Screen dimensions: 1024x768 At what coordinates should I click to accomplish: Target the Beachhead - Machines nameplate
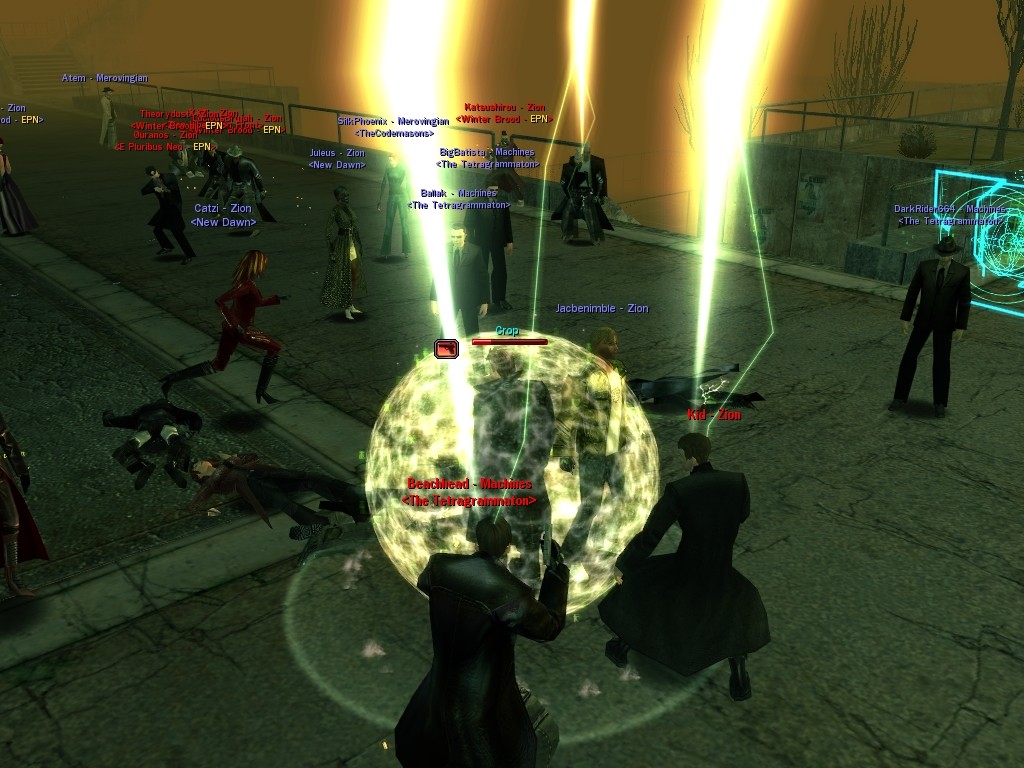(469, 485)
